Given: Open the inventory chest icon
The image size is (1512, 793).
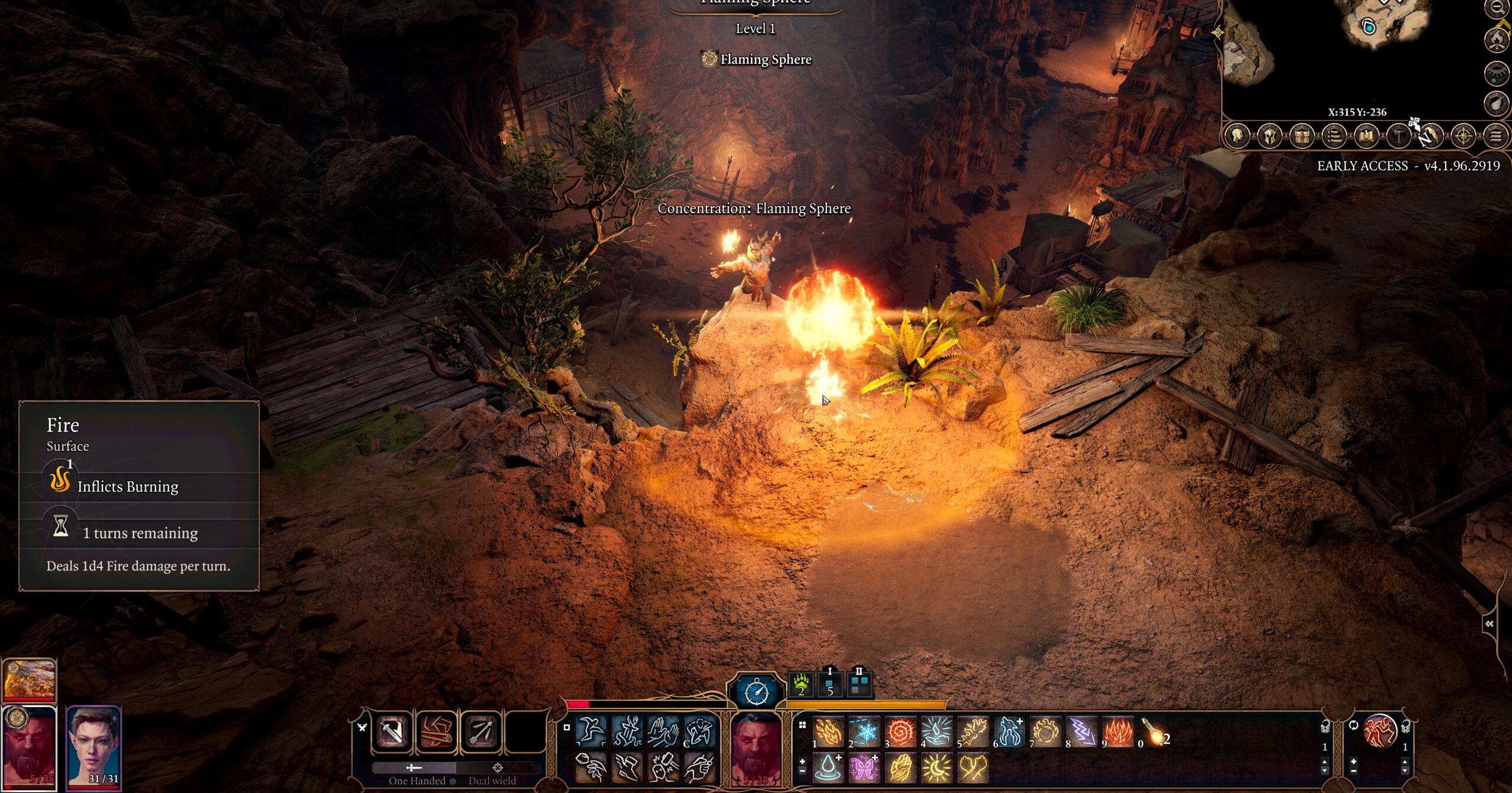Looking at the screenshot, I should tap(1302, 136).
